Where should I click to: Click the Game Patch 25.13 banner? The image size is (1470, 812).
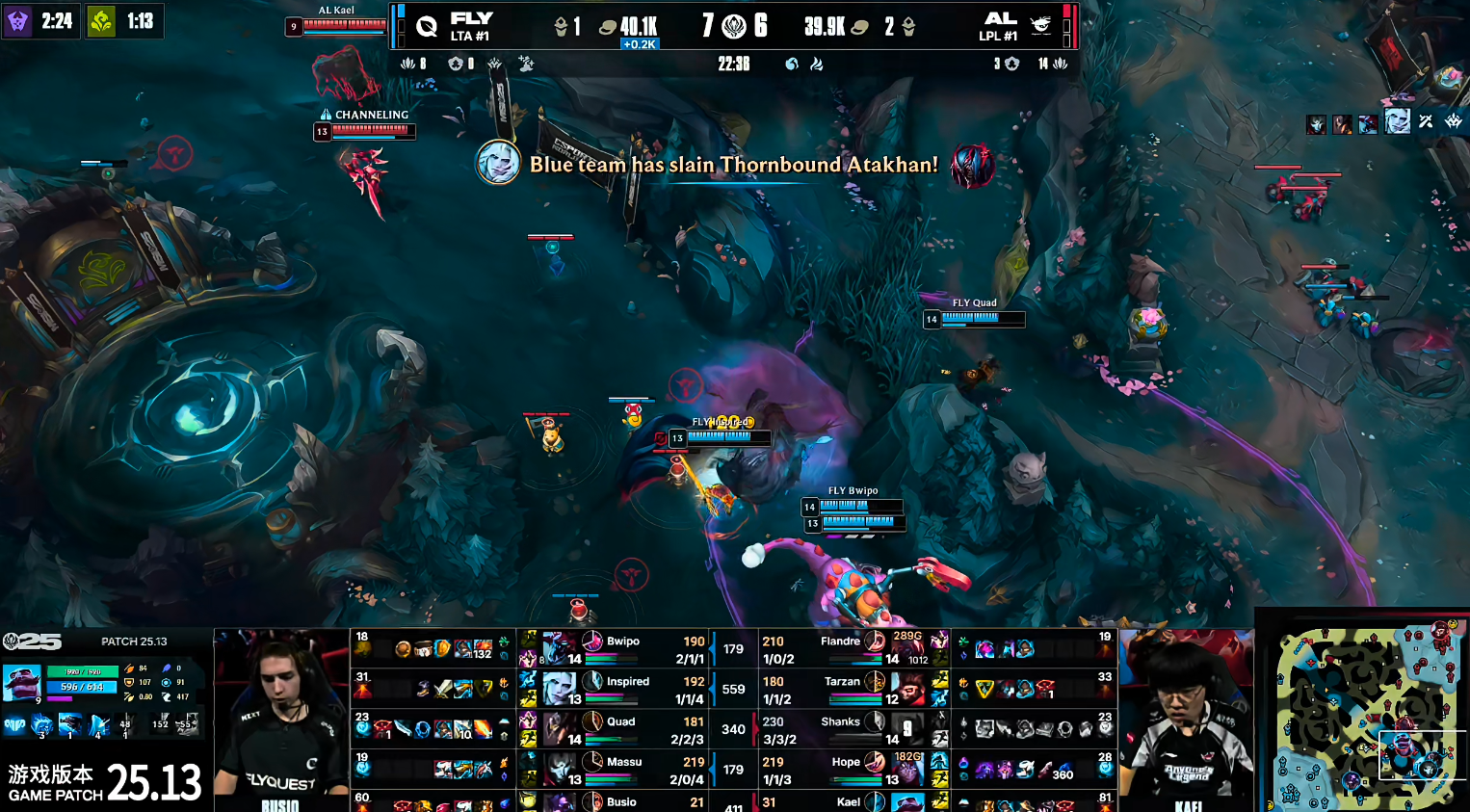coord(104,782)
